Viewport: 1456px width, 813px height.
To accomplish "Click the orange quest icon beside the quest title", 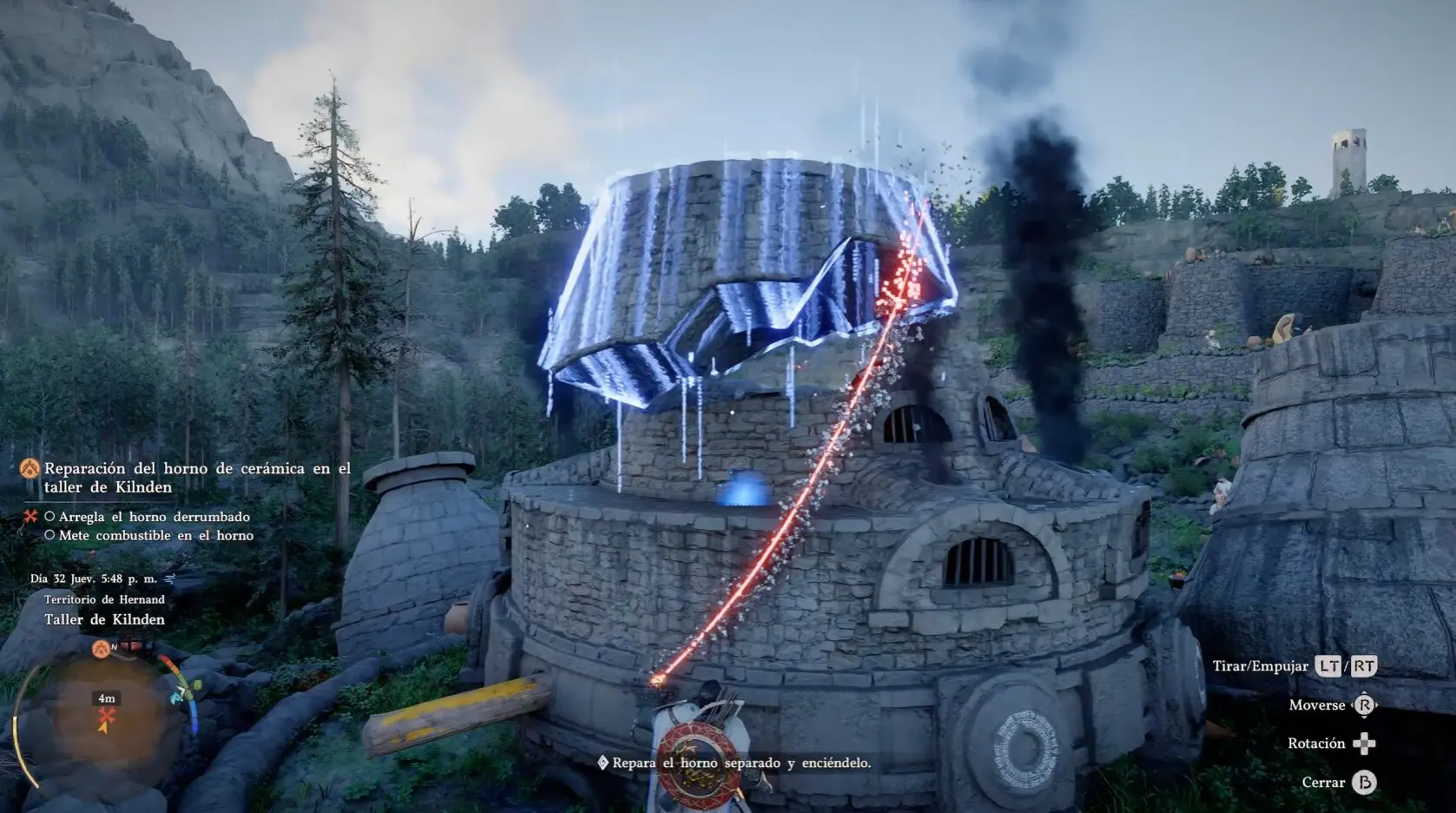I will (30, 470).
